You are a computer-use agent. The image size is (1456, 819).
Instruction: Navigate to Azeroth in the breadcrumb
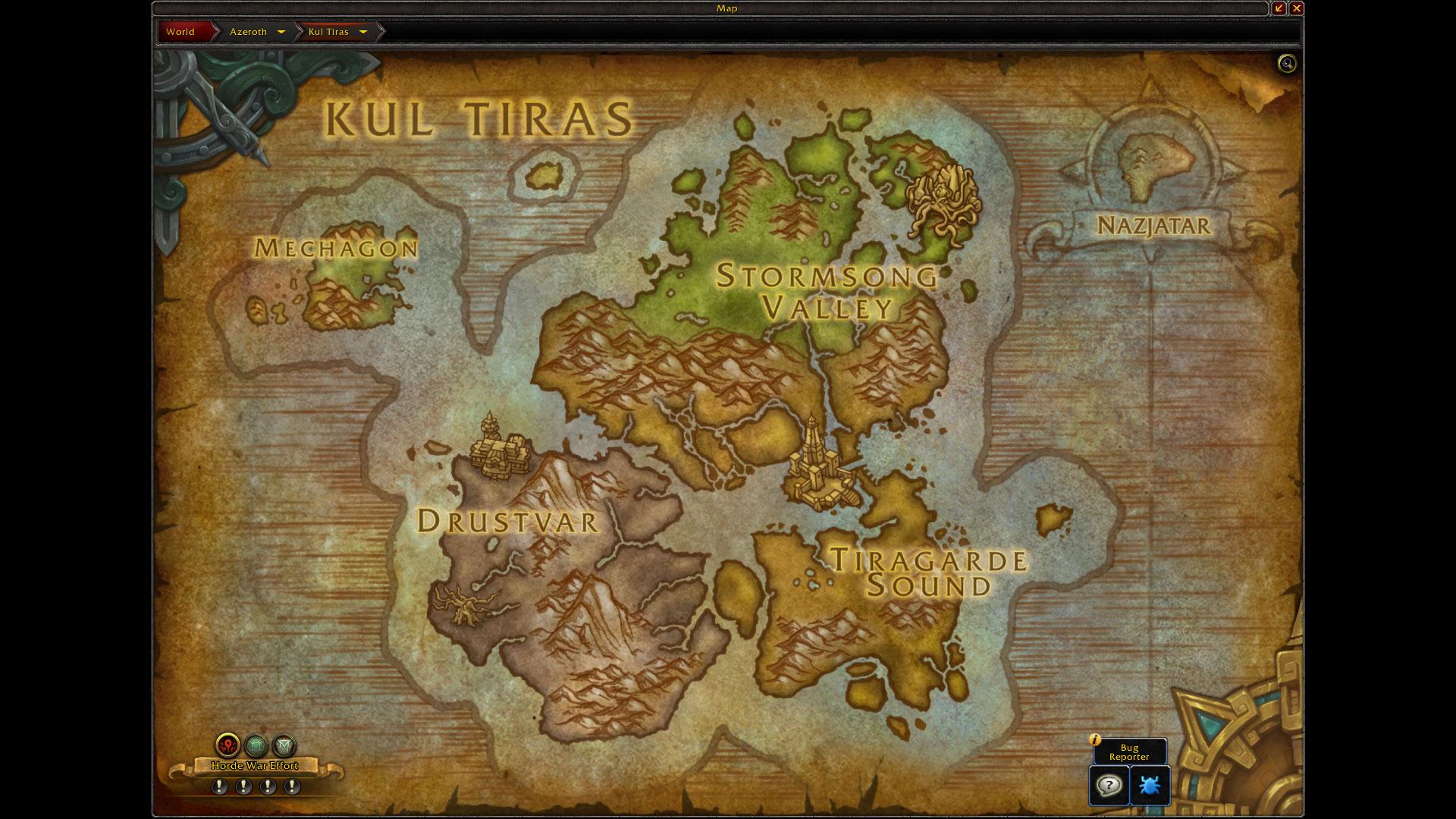248,32
